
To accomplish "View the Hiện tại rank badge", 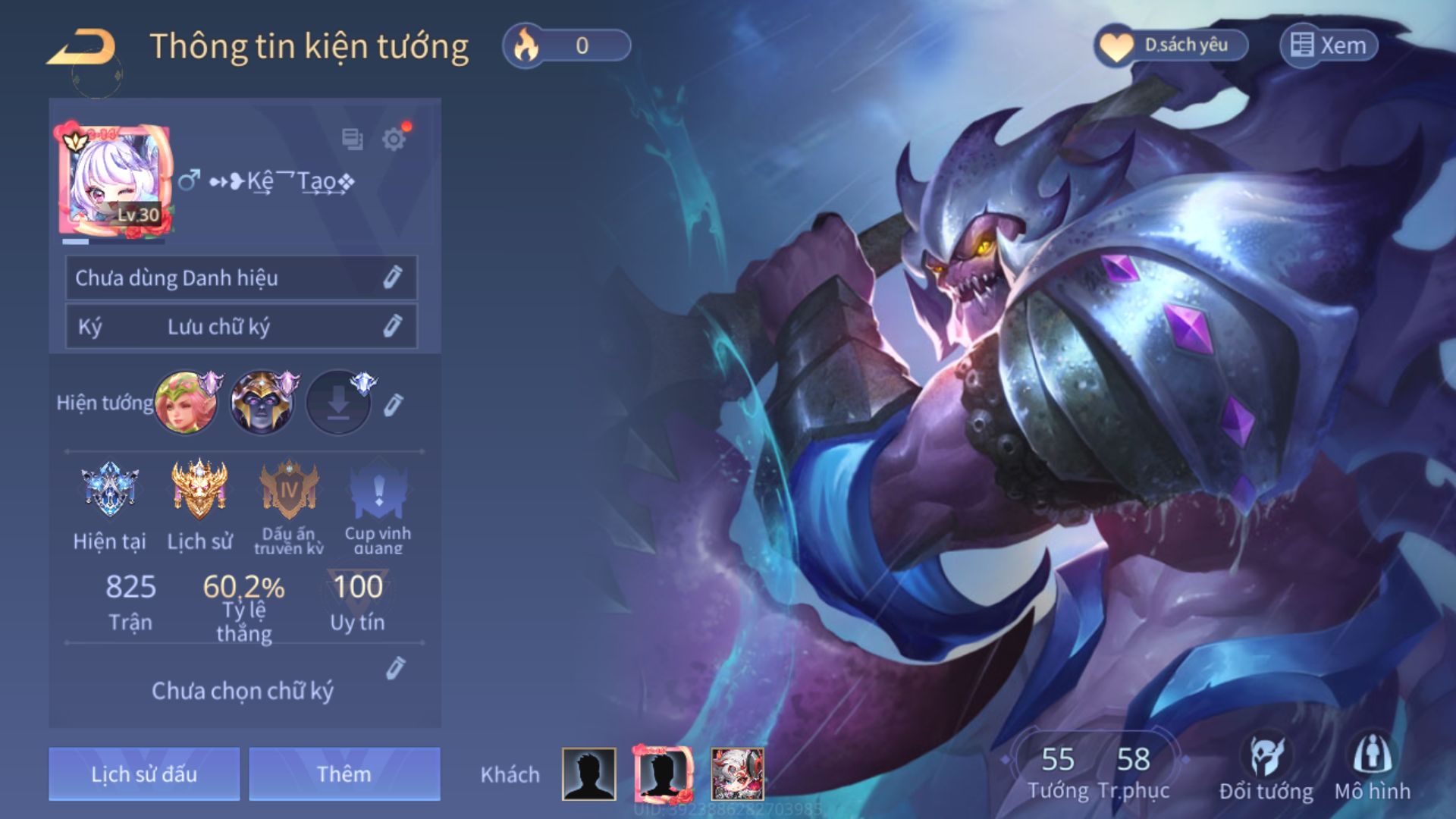I will tap(110, 490).
